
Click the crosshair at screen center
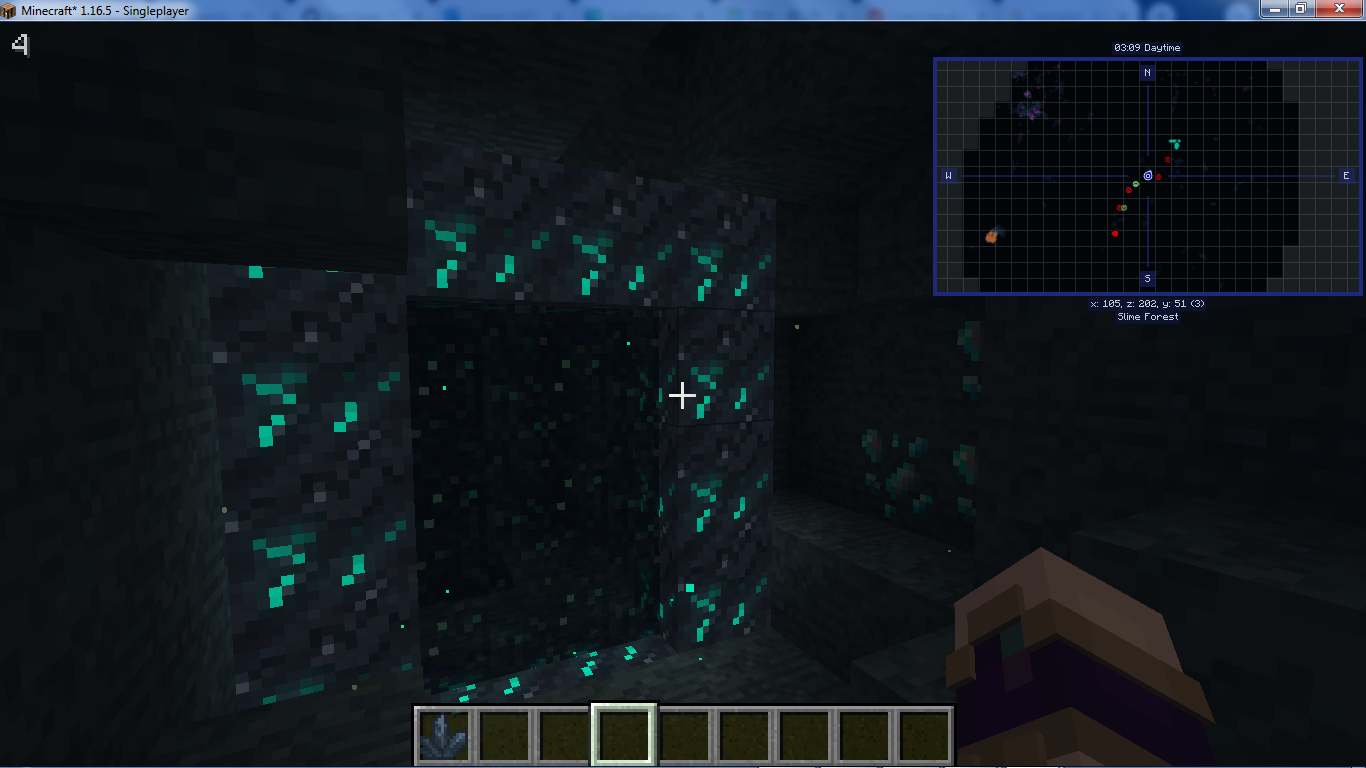coord(683,396)
